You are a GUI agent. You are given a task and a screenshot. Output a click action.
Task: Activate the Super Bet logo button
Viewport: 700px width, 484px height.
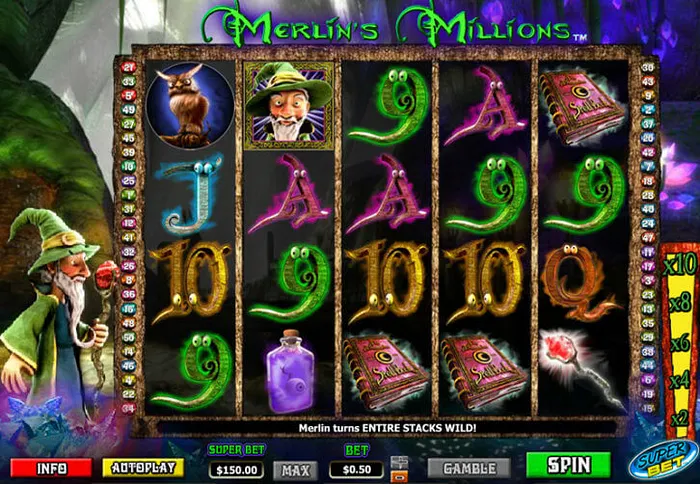pyautogui.click(x=664, y=461)
